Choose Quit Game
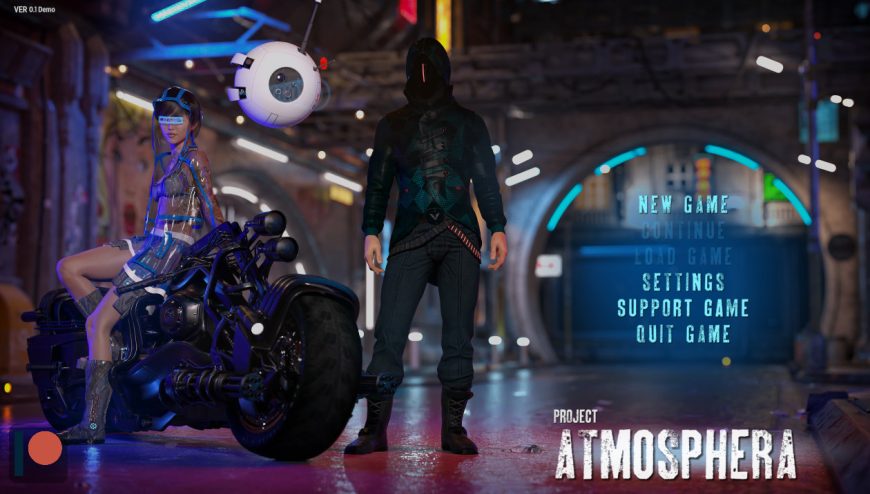Viewport: 870px width, 494px height. click(x=683, y=334)
